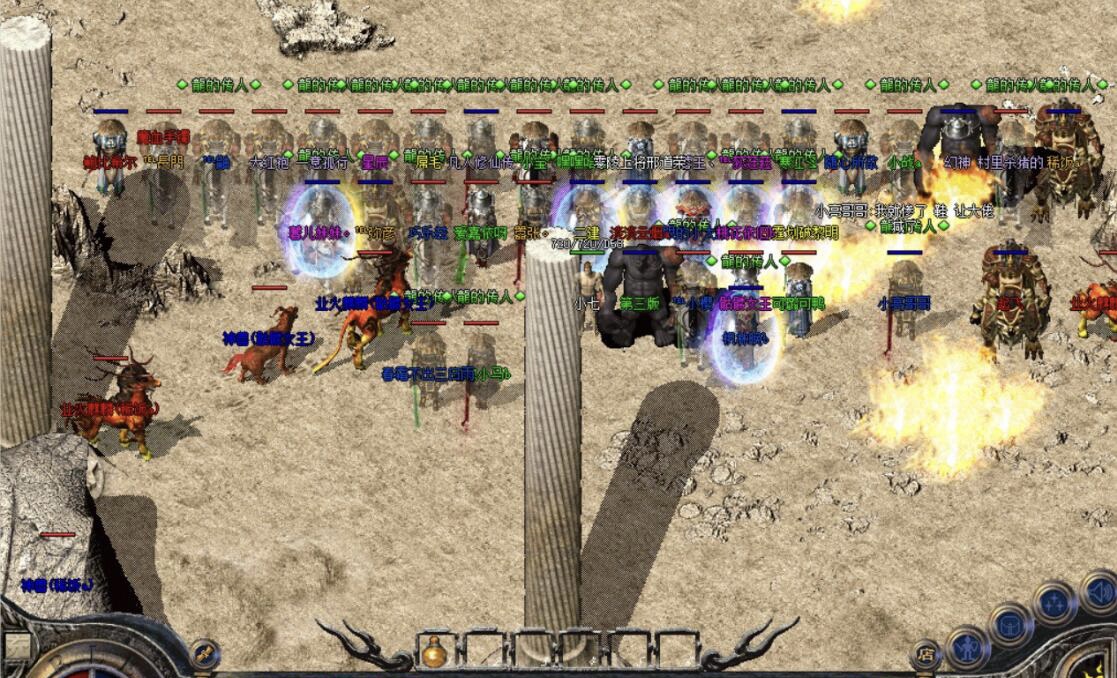The image size is (1117, 678).
Task: Use the golden potion in the belt slot
Action: pyautogui.click(x=434, y=652)
